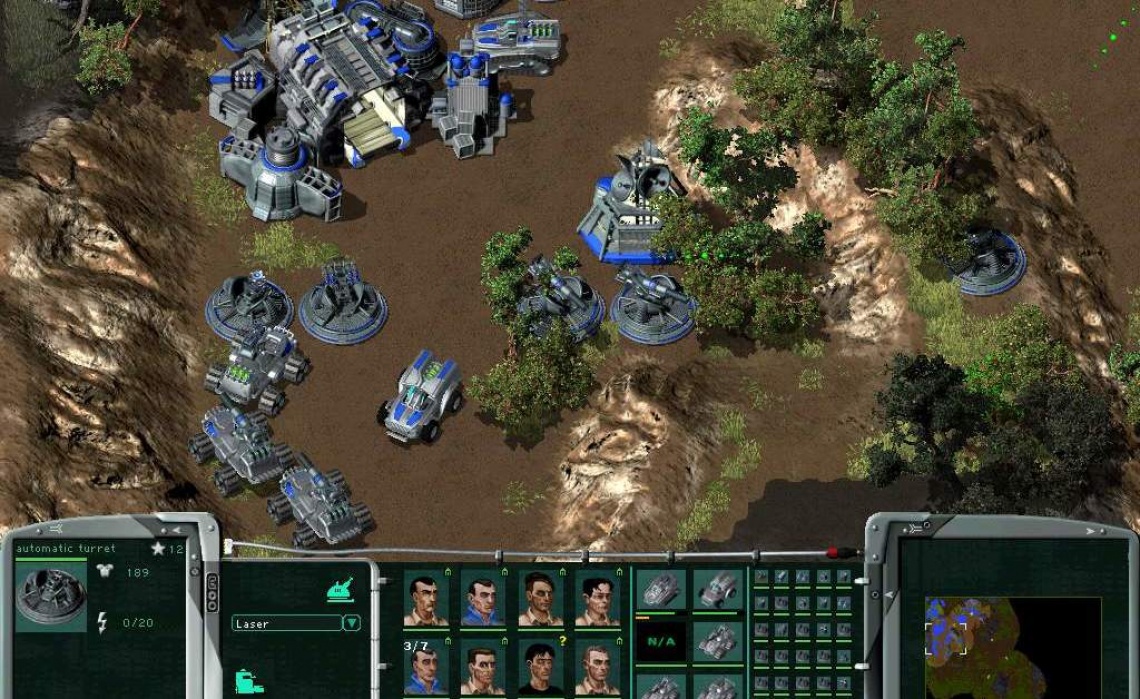Click the N/A vehicle slot
1140x699 pixels.
tap(661, 641)
